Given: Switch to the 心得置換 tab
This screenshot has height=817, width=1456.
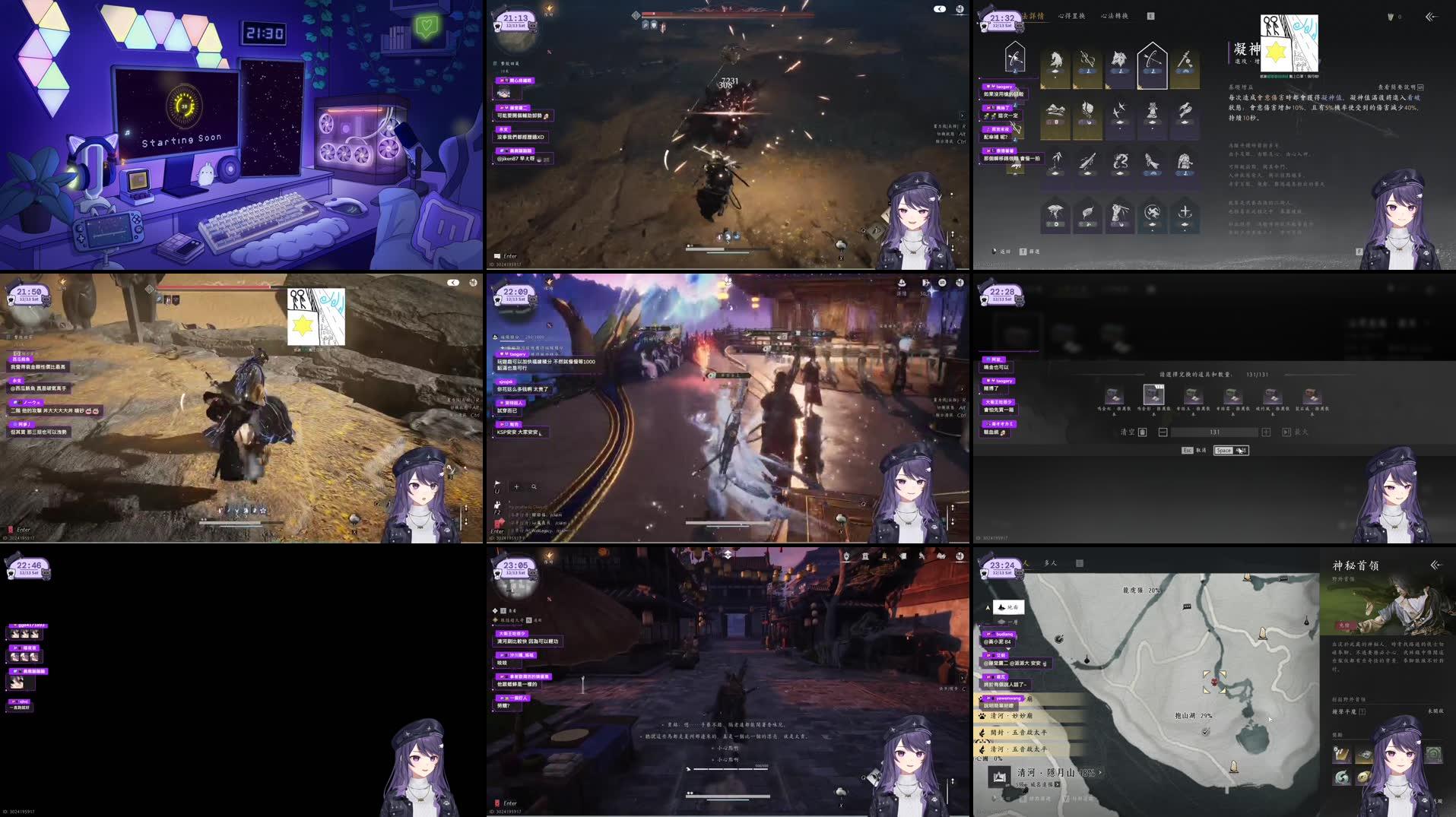Looking at the screenshot, I should [x=1071, y=16].
